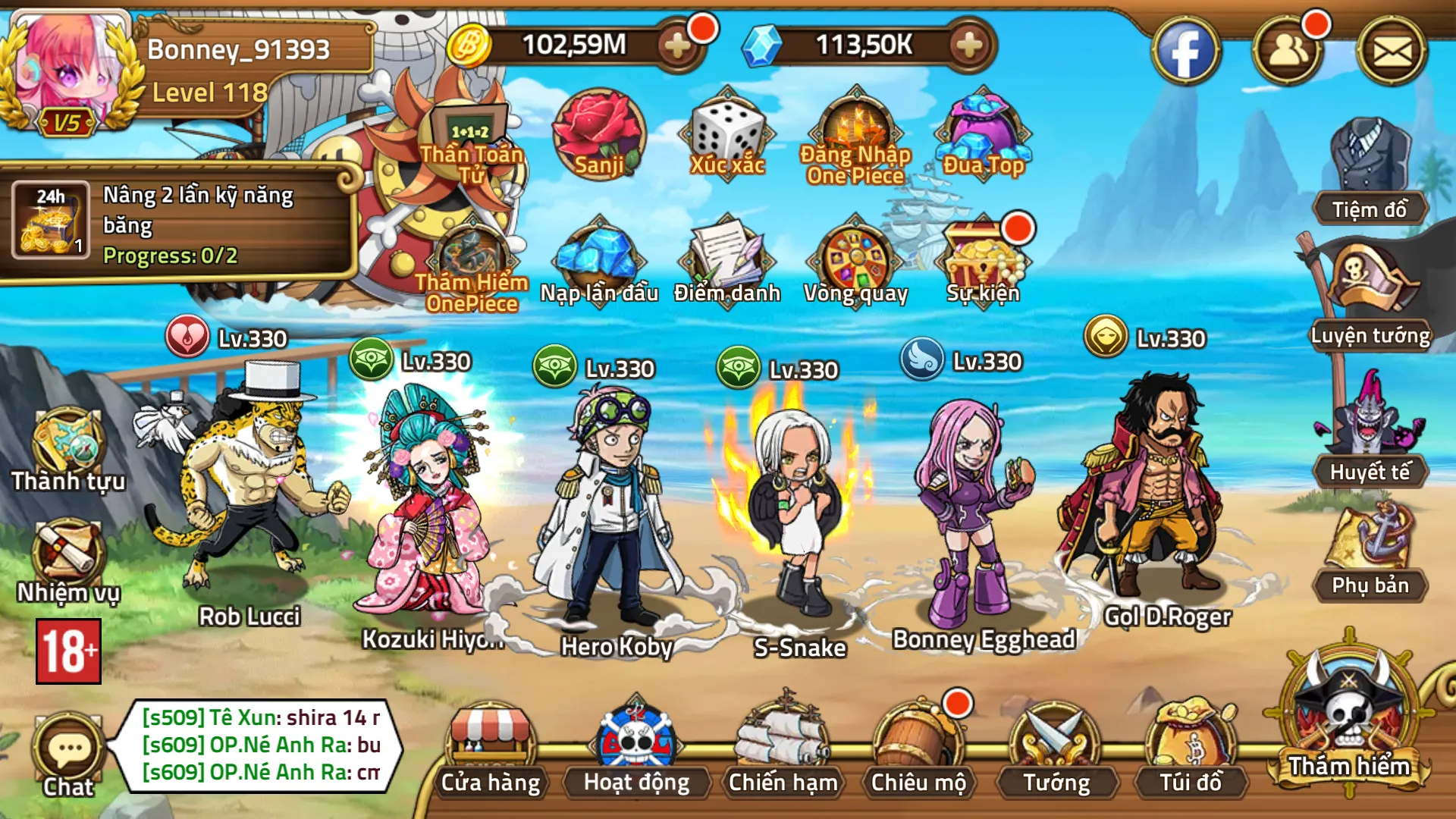
Task: Launch Thám Hiểm OnePiece exploration
Action: 474,250
